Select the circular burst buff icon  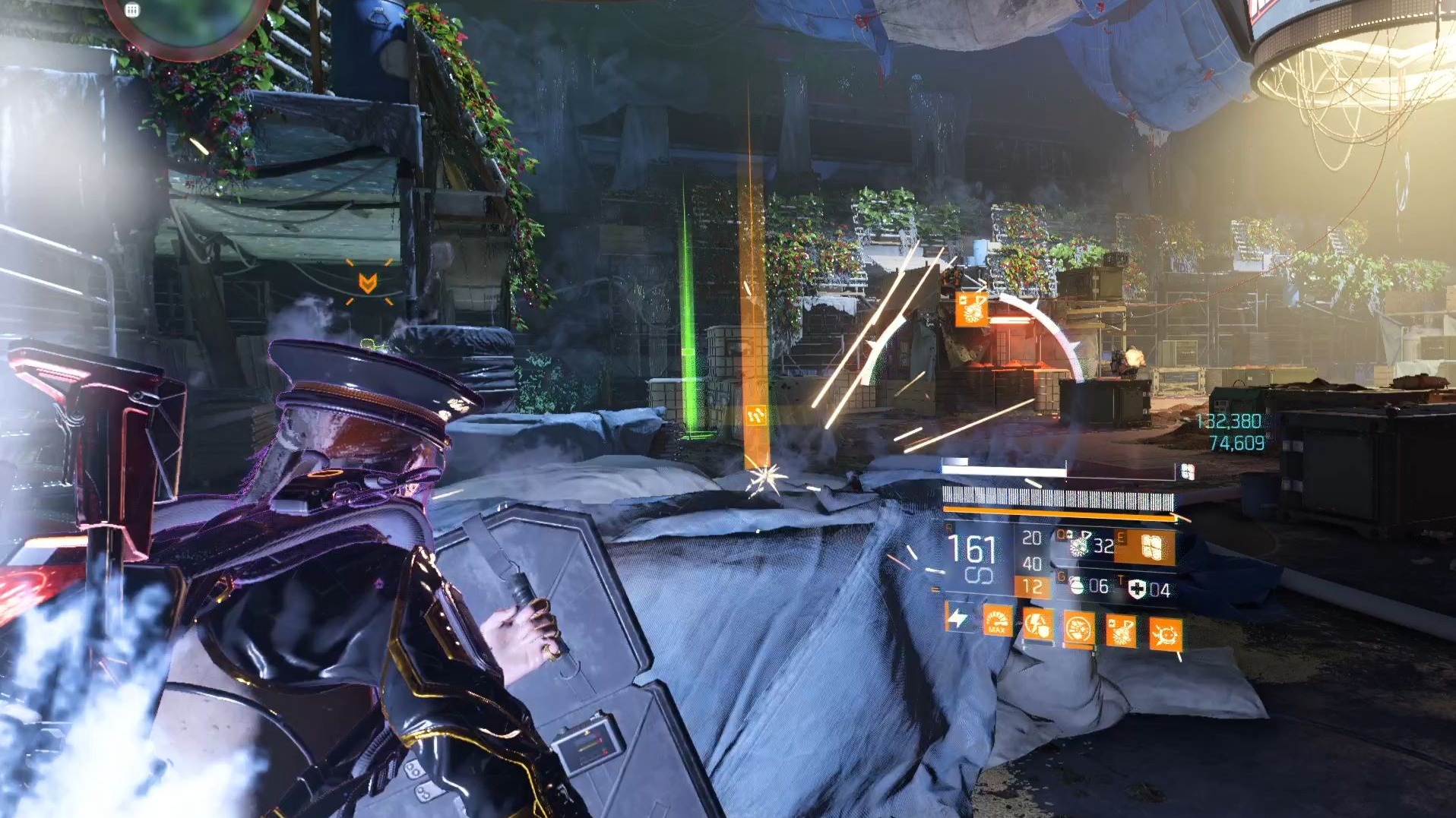tap(1078, 630)
